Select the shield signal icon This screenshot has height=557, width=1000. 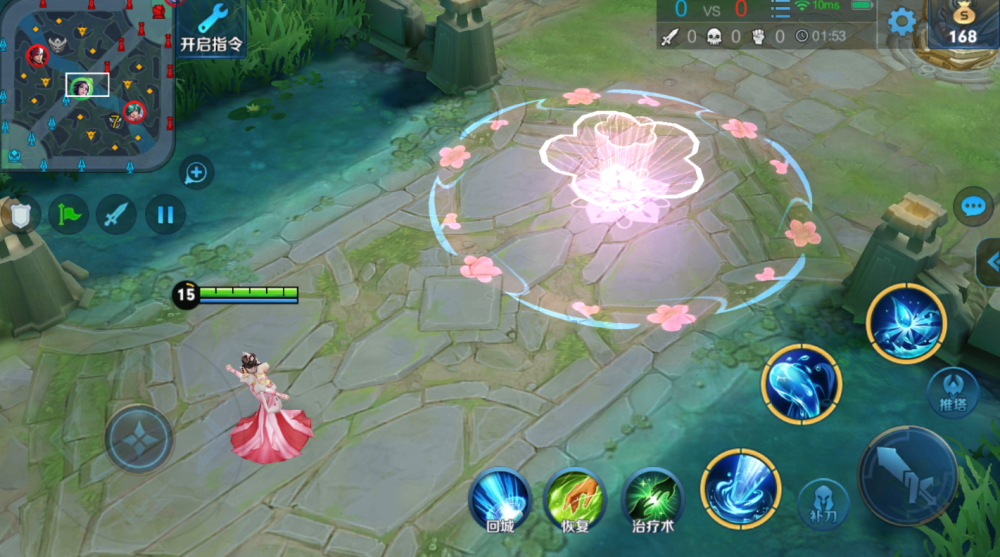click(x=19, y=213)
